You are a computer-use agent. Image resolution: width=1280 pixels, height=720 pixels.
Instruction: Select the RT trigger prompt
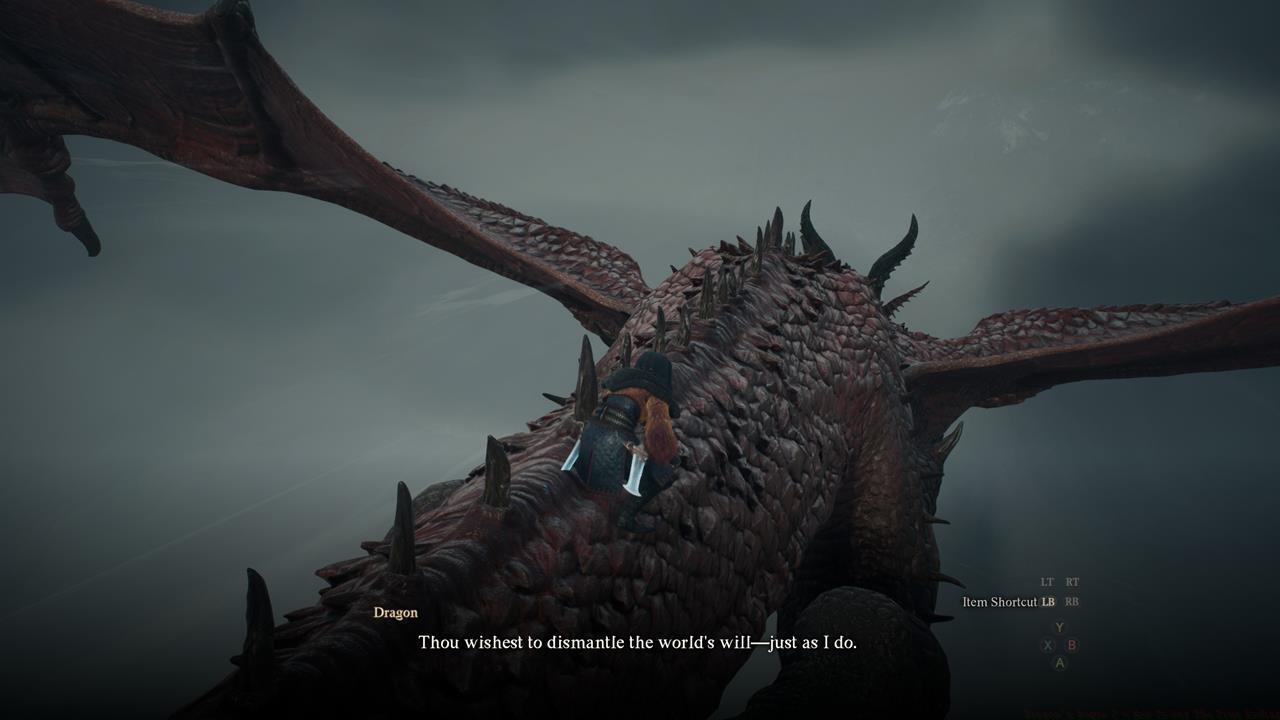(1072, 581)
